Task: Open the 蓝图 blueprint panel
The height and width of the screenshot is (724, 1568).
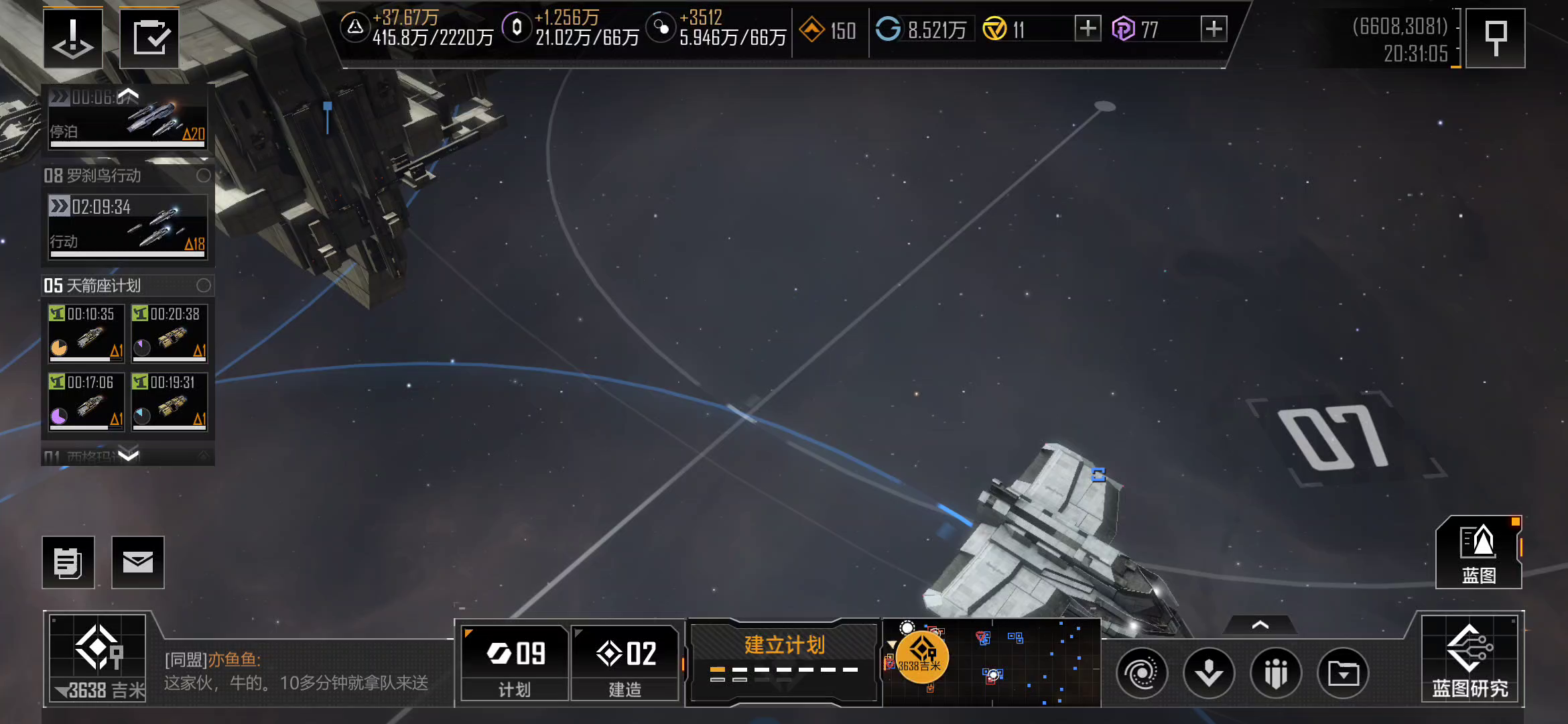Action: (x=1478, y=552)
